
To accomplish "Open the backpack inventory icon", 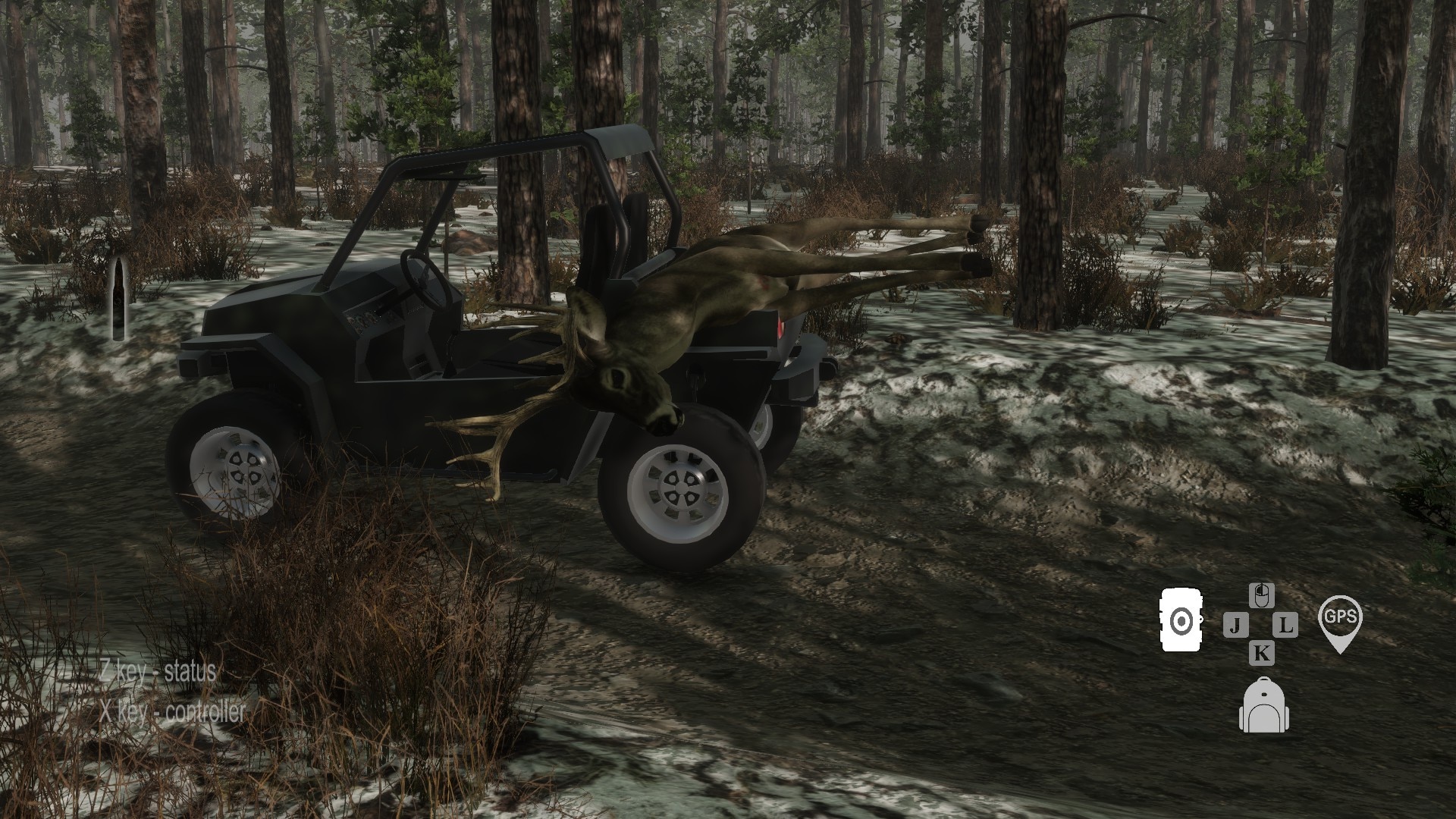I will tap(1263, 706).
